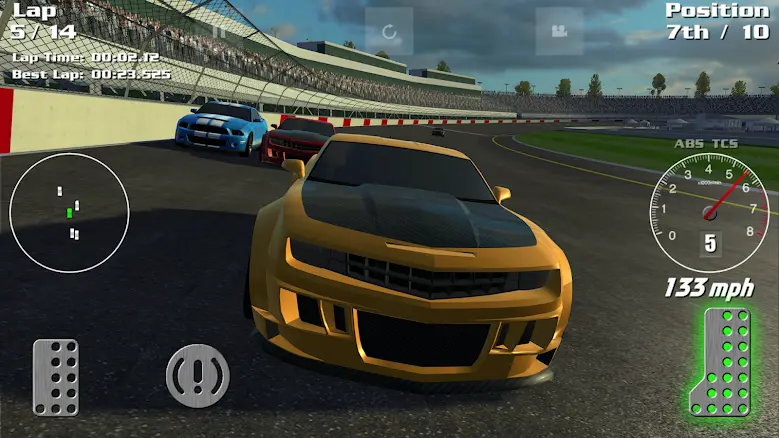Hit the grey brake pedal

tap(55, 377)
